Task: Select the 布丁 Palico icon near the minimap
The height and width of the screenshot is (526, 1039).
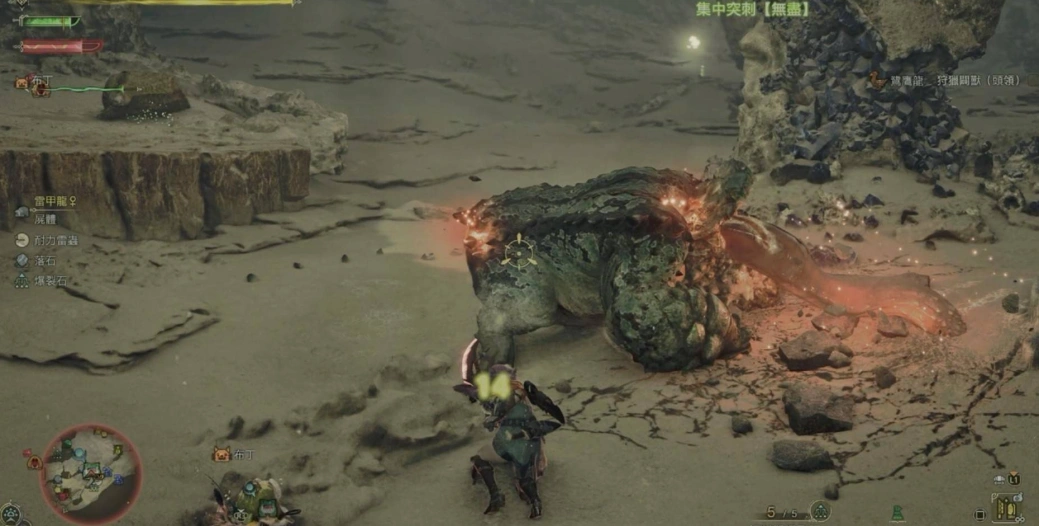Action: (221, 454)
